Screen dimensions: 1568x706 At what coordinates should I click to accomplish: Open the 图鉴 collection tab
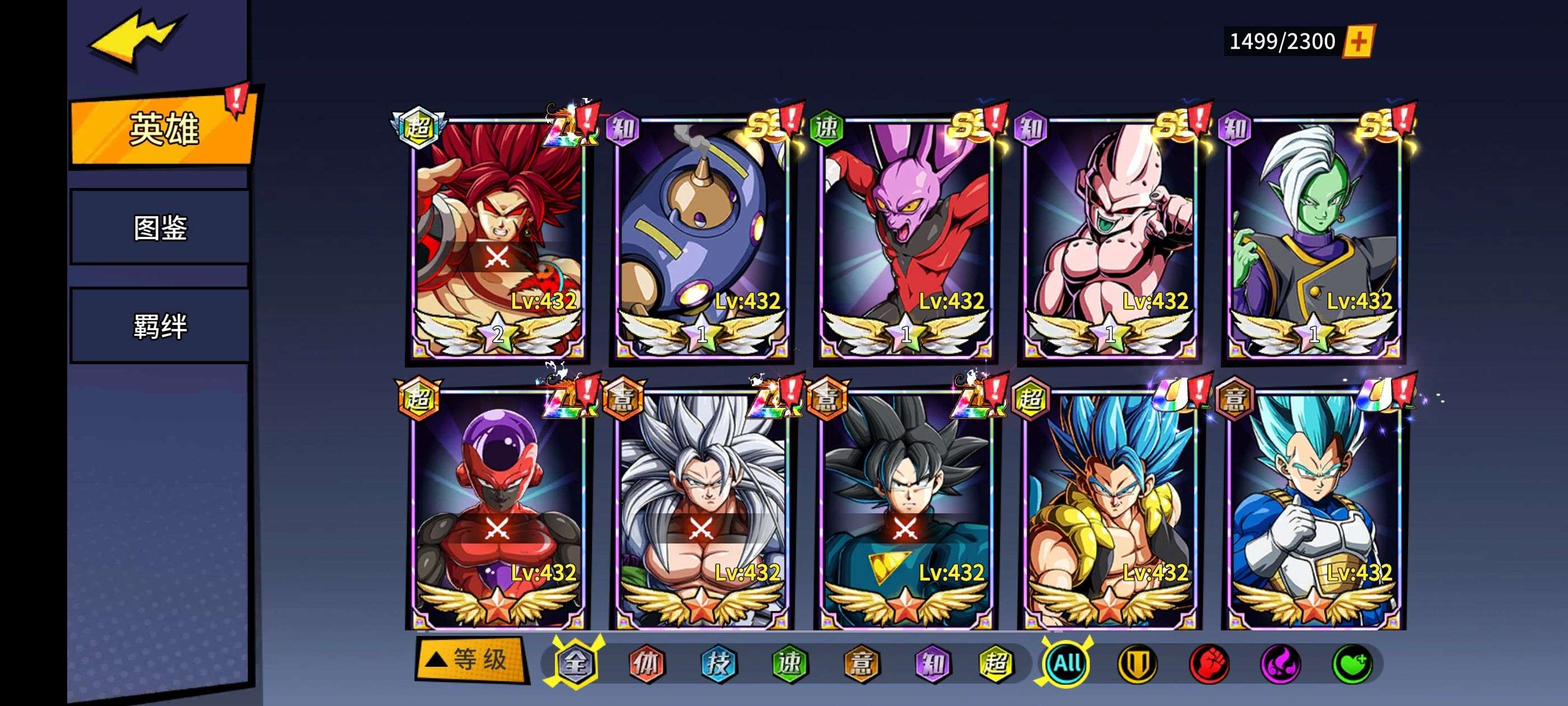[160, 227]
